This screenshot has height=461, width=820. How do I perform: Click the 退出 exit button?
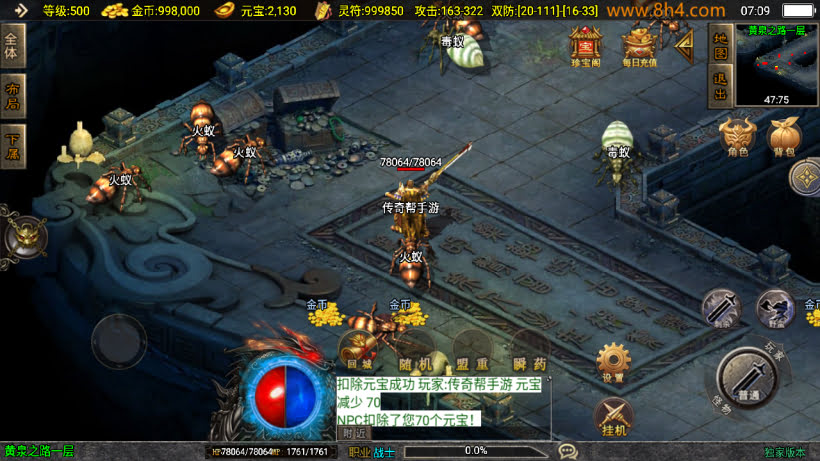[x=719, y=87]
